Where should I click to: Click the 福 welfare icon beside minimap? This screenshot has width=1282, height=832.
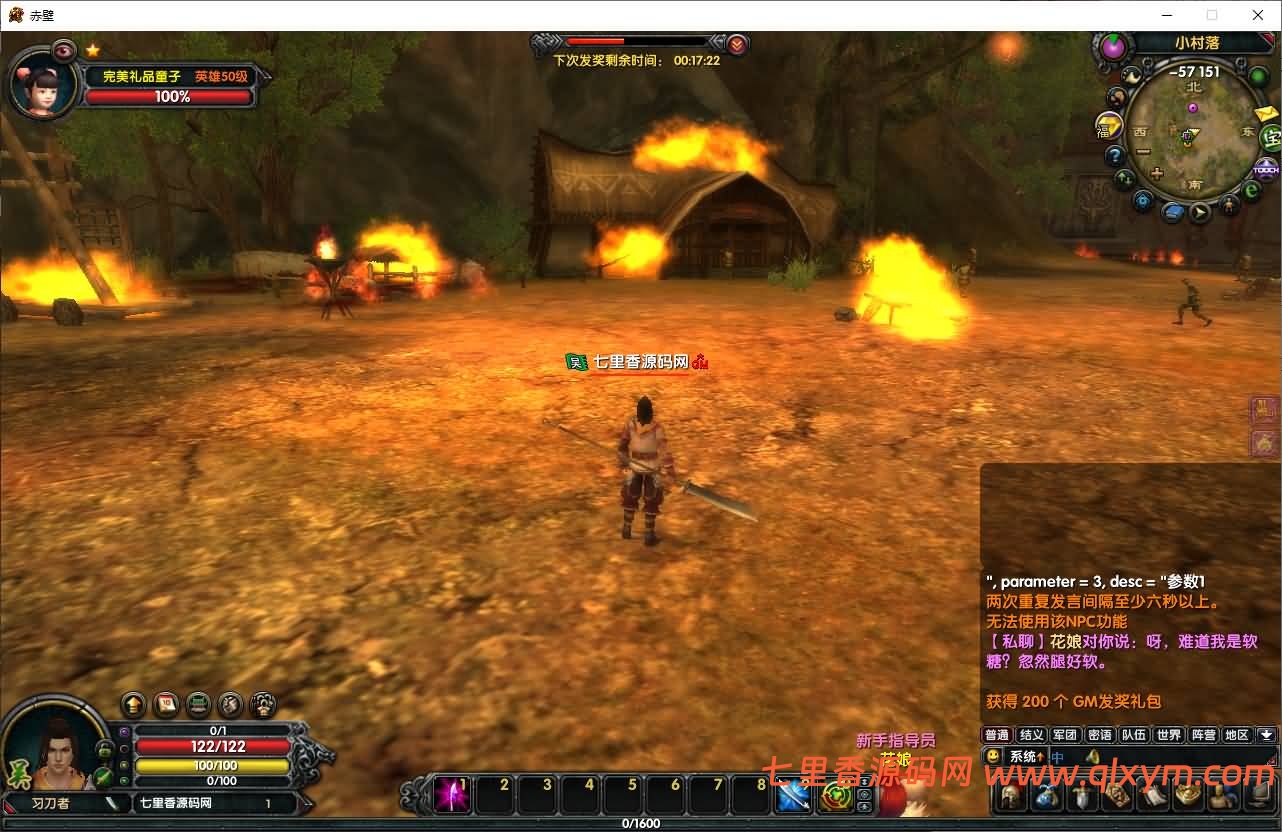pos(1108,126)
